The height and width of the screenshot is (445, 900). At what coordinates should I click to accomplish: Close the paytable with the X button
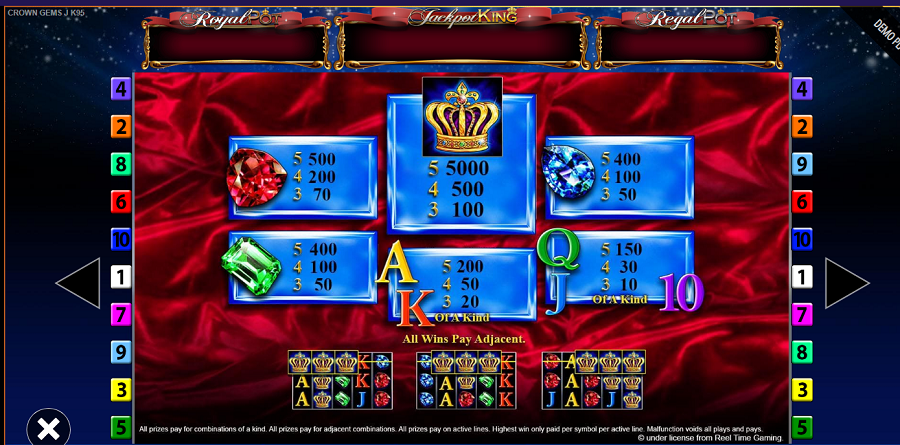[x=48, y=427]
